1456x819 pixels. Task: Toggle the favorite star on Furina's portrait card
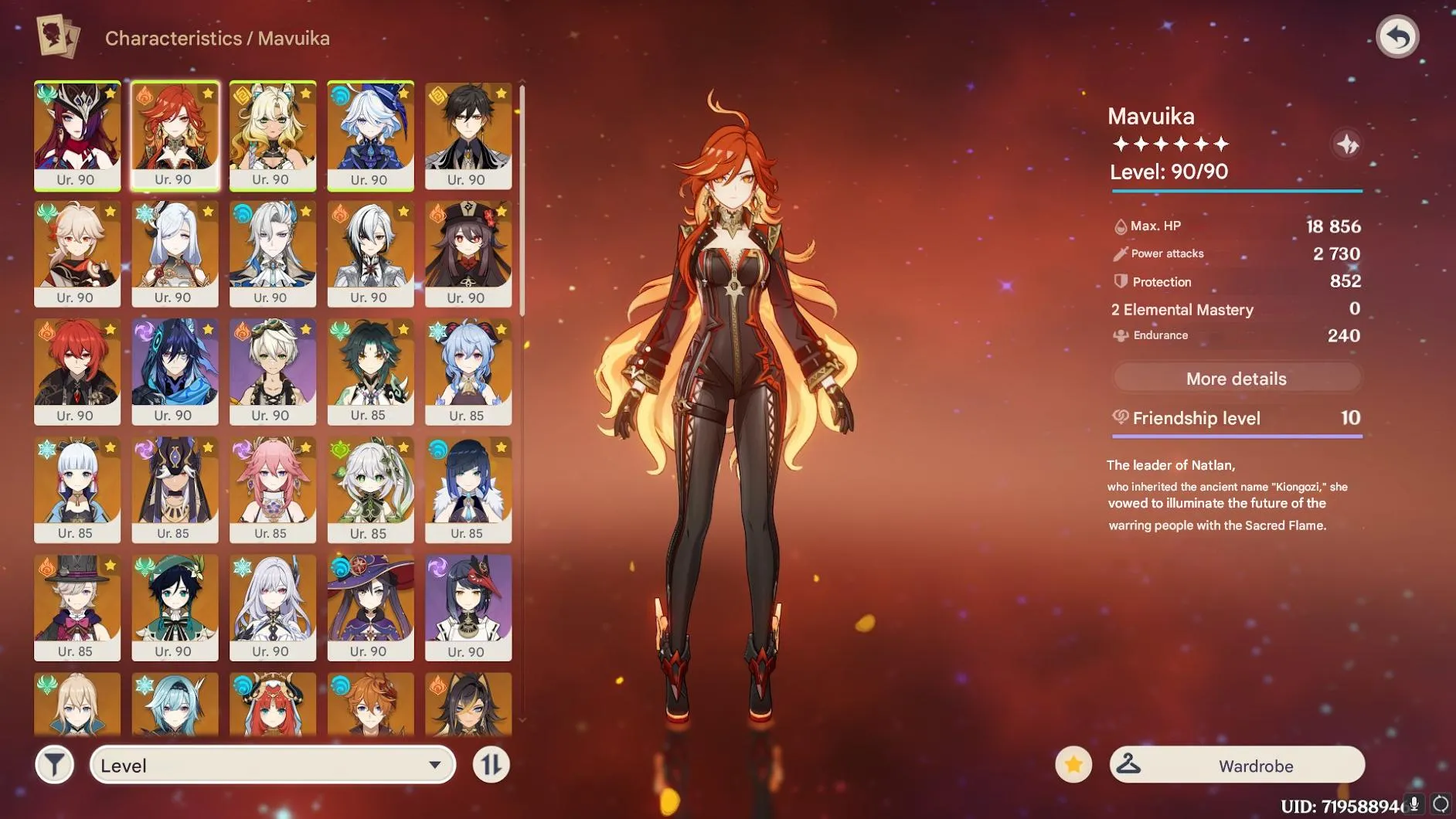(x=403, y=93)
